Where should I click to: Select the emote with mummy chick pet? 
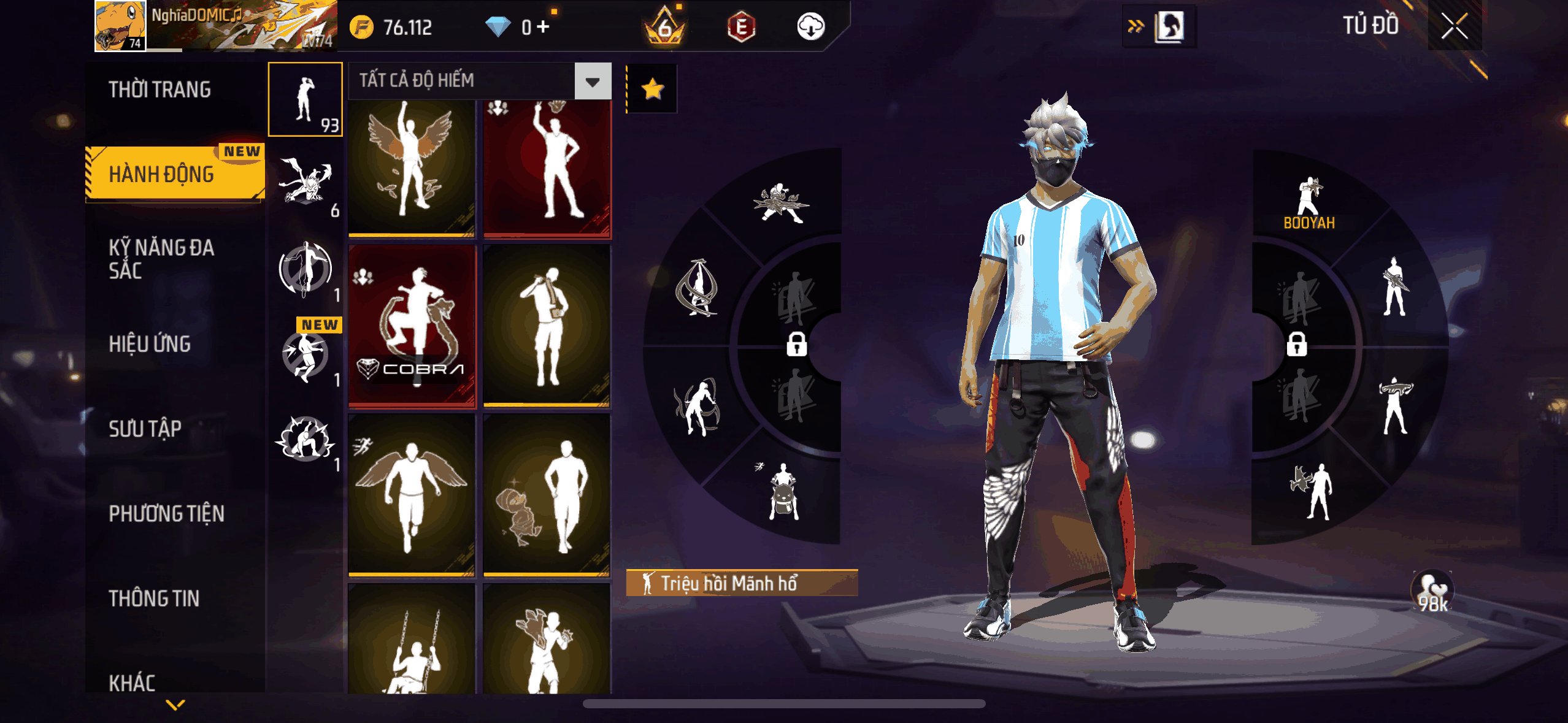click(546, 495)
